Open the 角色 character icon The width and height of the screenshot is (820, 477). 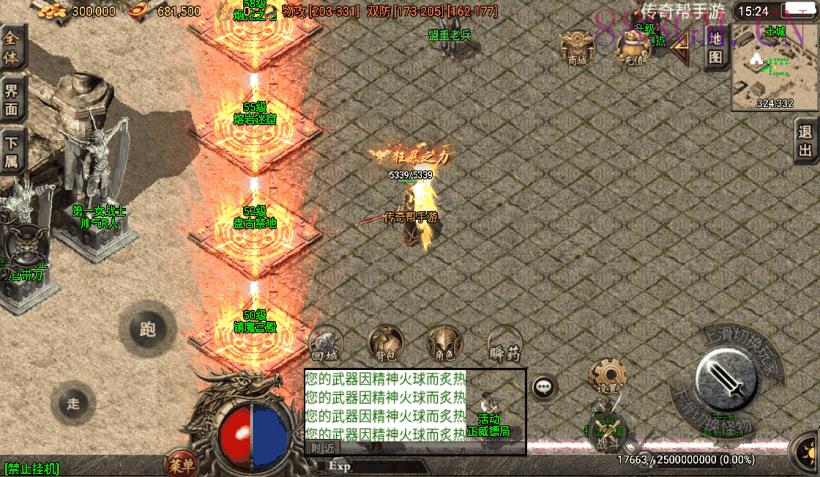tap(444, 344)
